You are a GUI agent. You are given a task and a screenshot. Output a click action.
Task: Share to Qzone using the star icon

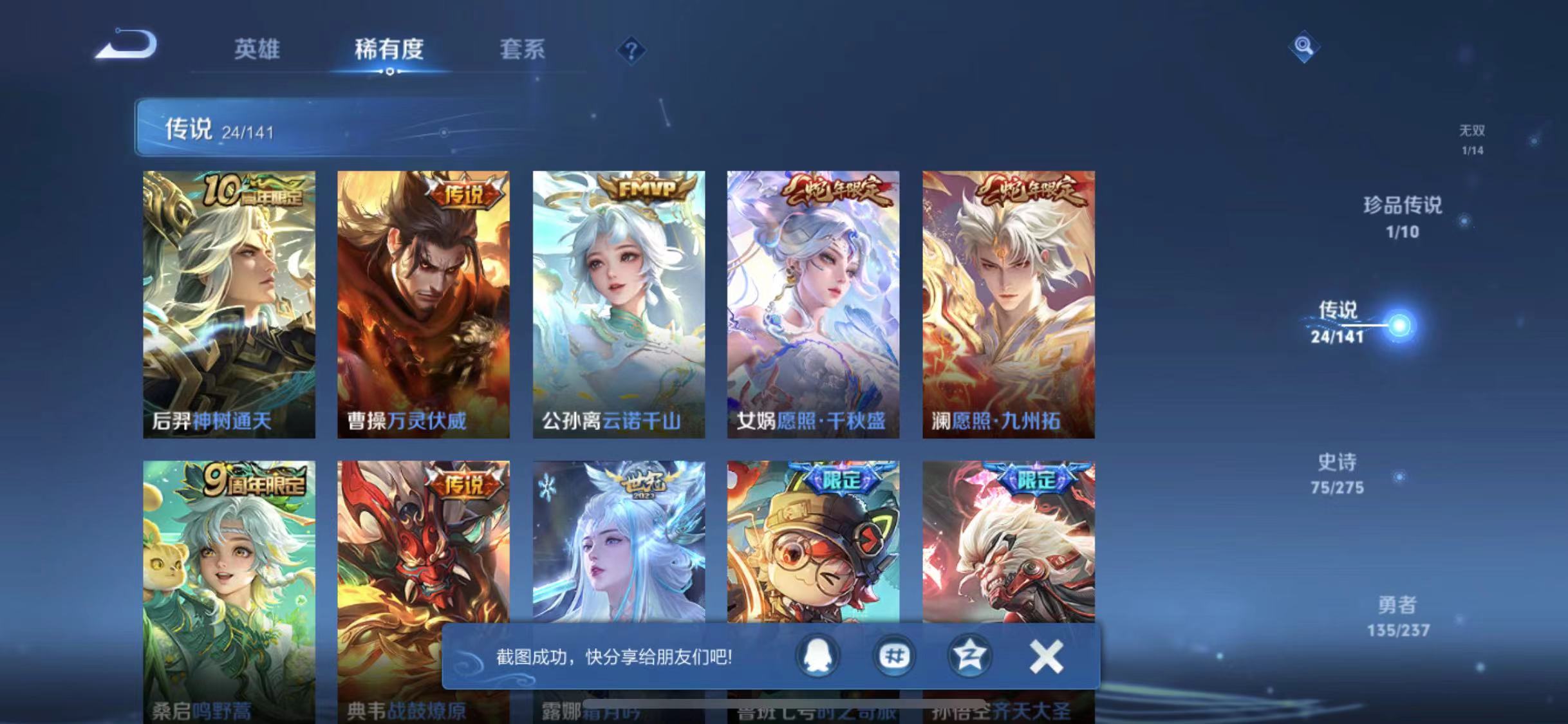tap(970, 657)
